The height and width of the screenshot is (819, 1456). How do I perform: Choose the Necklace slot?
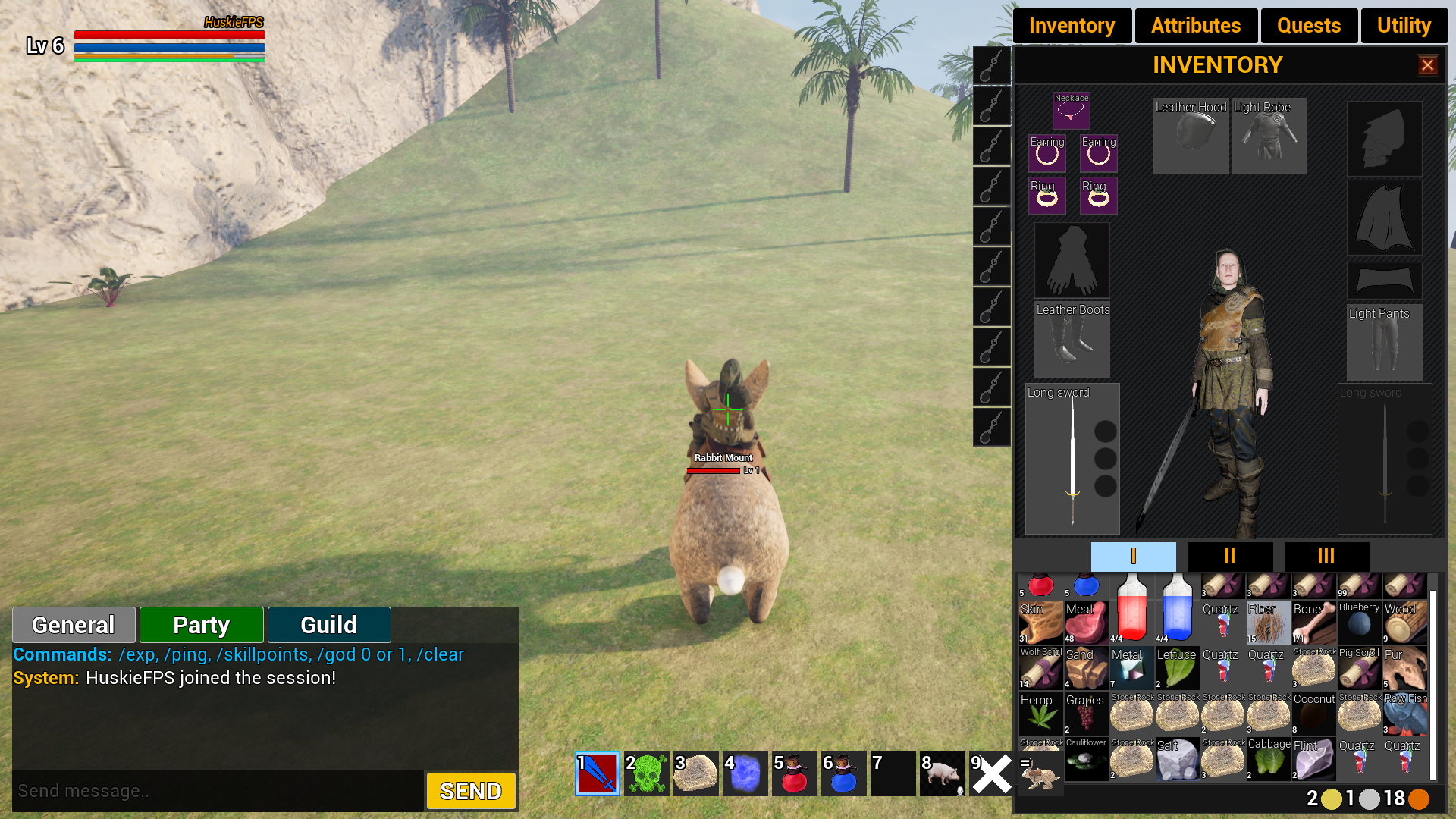pyautogui.click(x=1071, y=111)
